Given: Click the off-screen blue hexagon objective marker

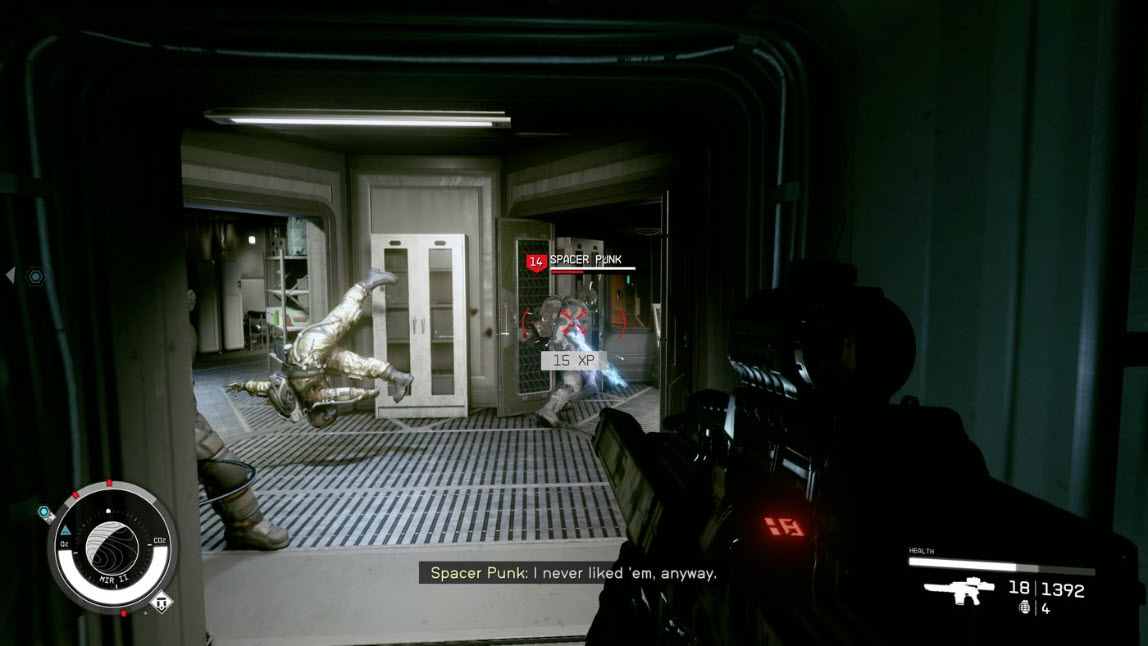Looking at the screenshot, I should pos(35,275).
